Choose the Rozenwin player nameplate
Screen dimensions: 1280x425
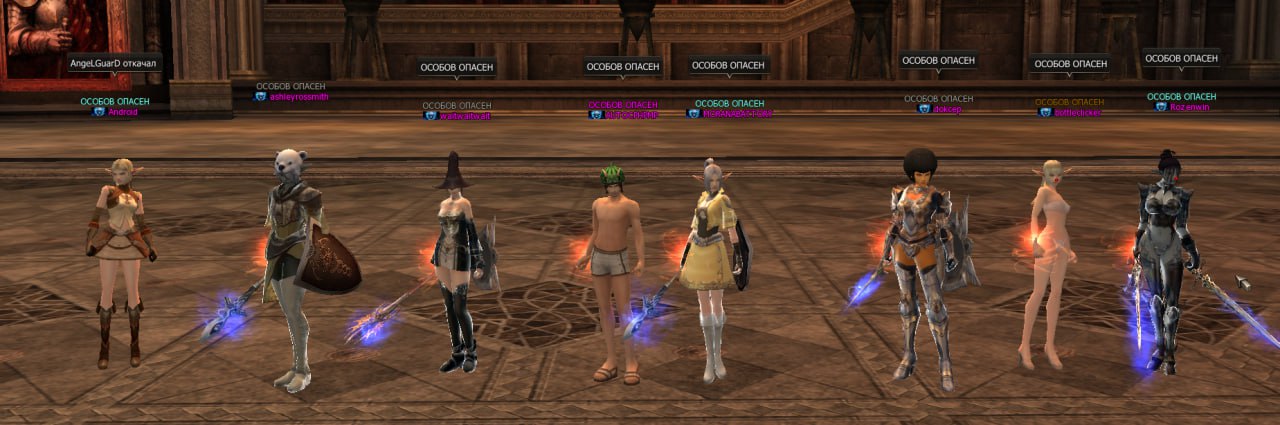pos(1189,107)
